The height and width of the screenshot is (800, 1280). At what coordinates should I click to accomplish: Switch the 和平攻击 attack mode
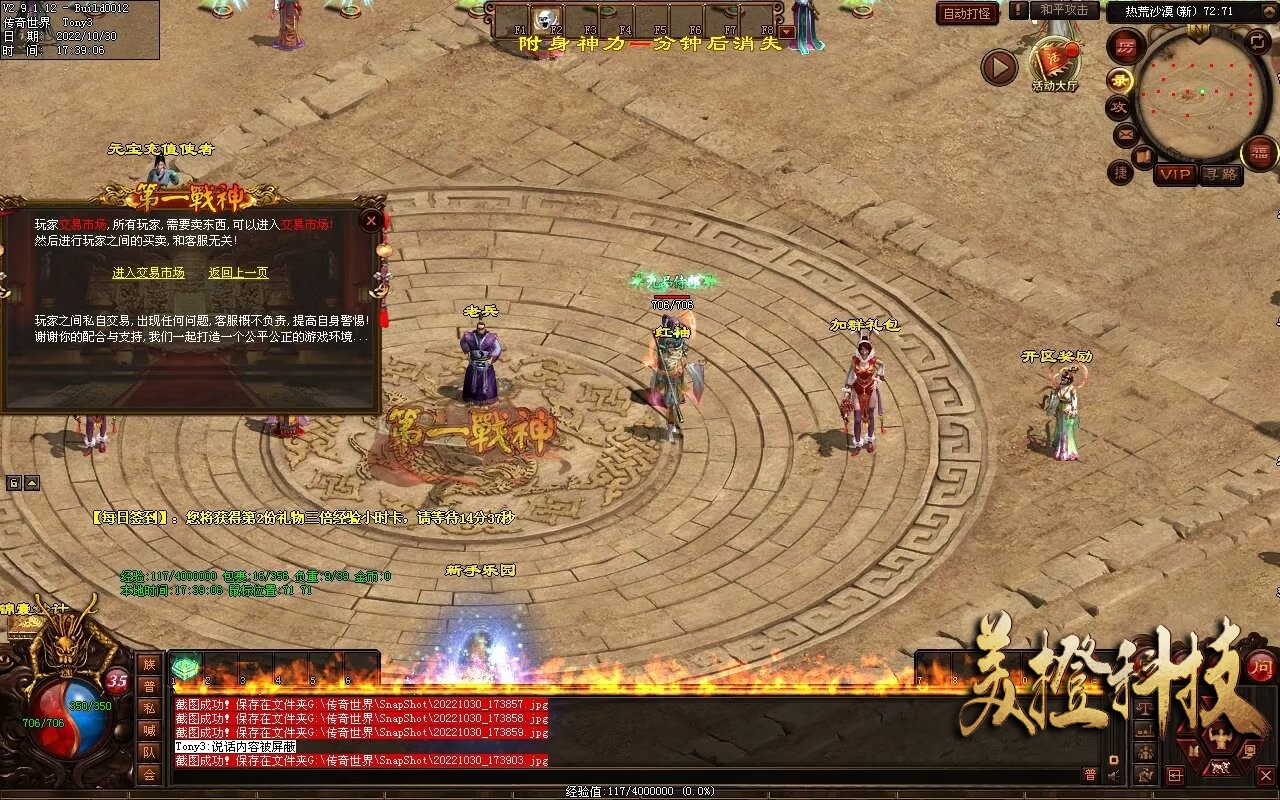click(x=1063, y=10)
